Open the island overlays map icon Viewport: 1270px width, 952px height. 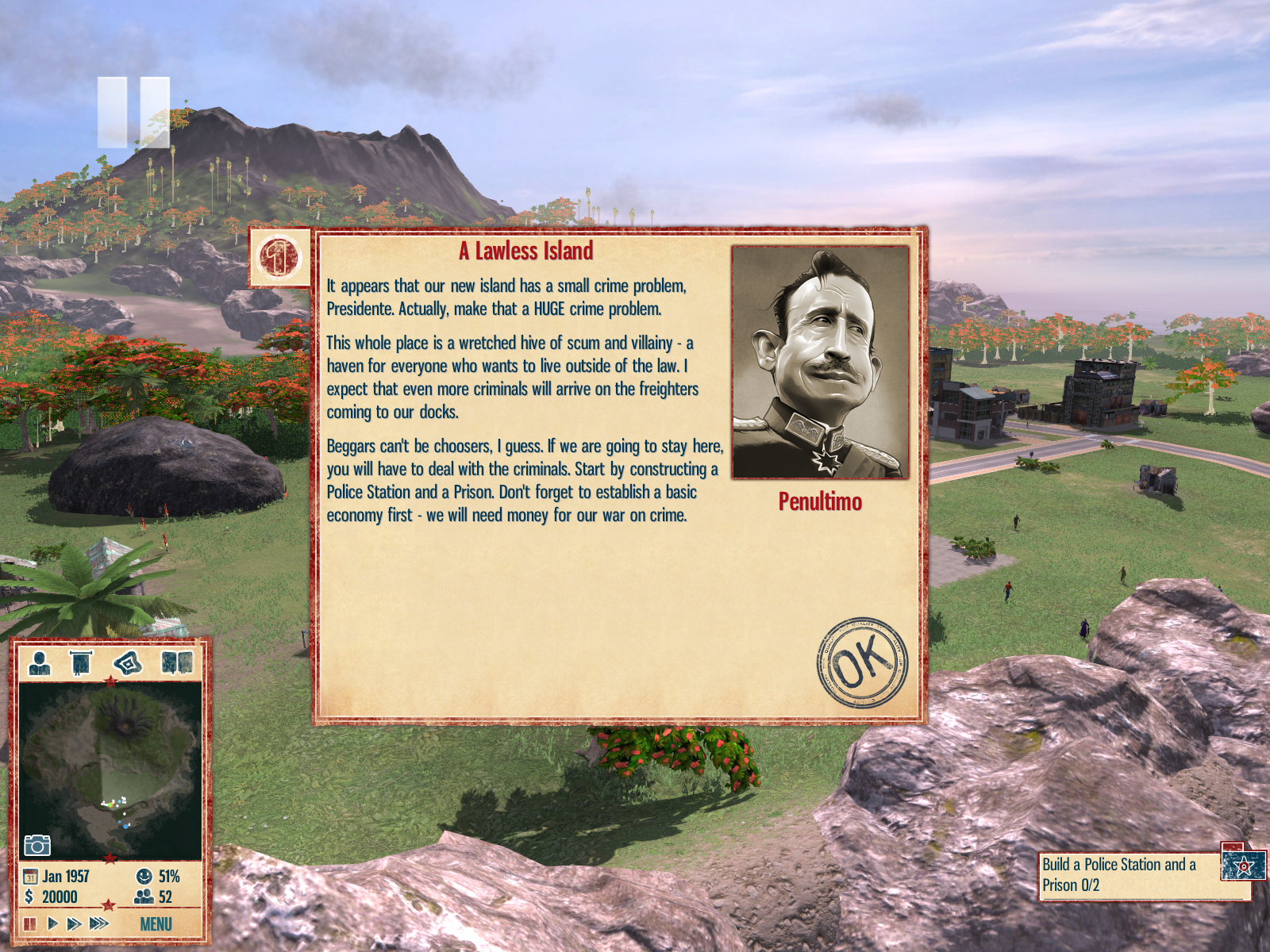128,662
